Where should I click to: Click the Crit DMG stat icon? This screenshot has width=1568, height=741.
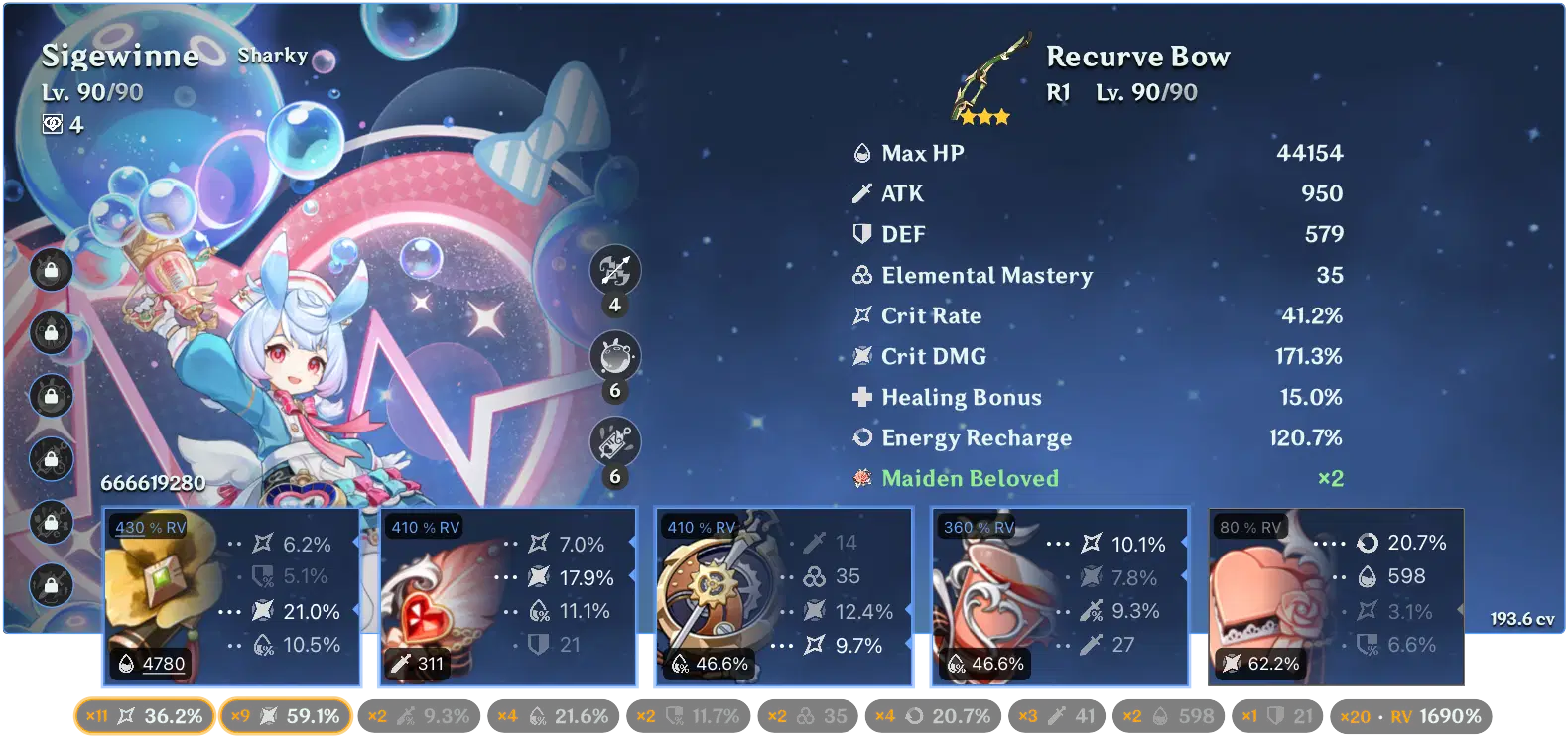pyautogui.click(x=861, y=356)
